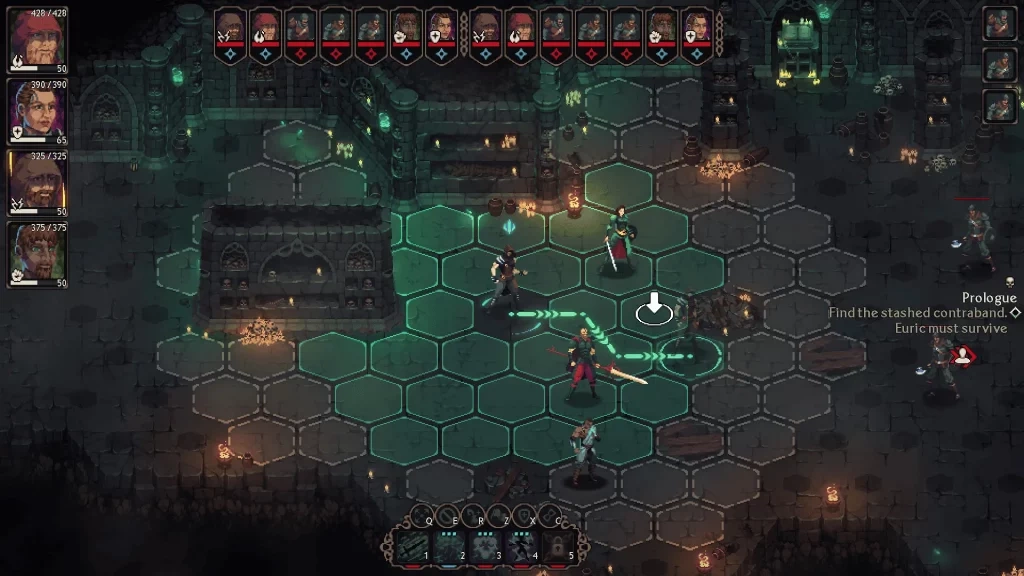Open the Prologue objective tracker

pos(988,298)
